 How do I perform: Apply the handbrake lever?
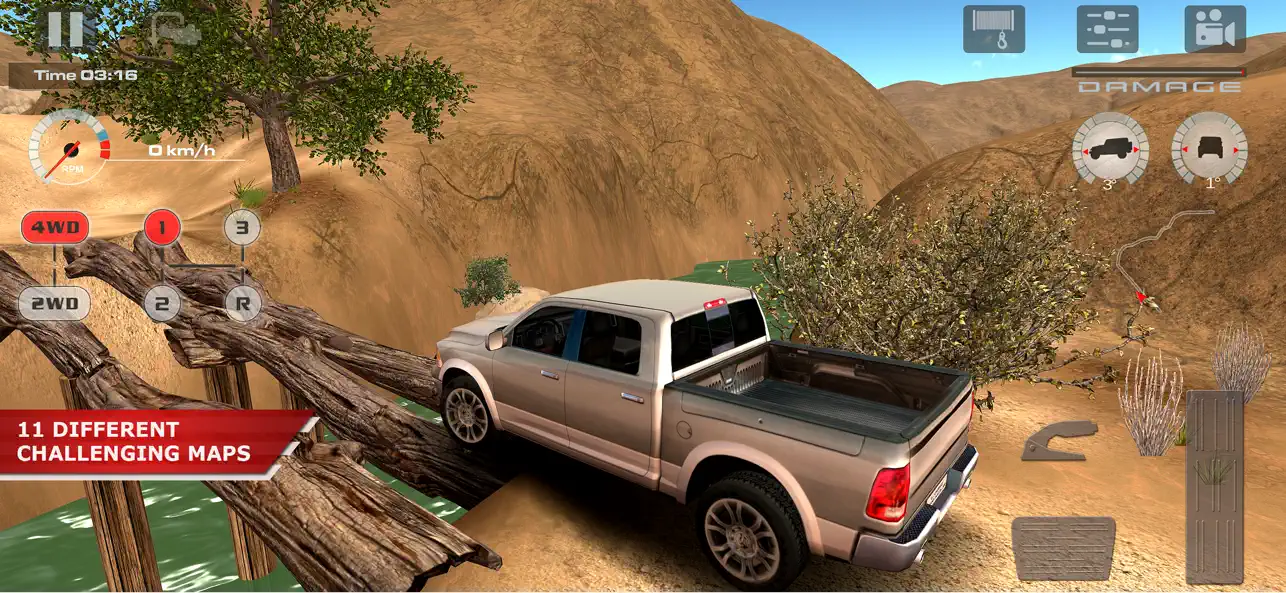tap(1058, 440)
